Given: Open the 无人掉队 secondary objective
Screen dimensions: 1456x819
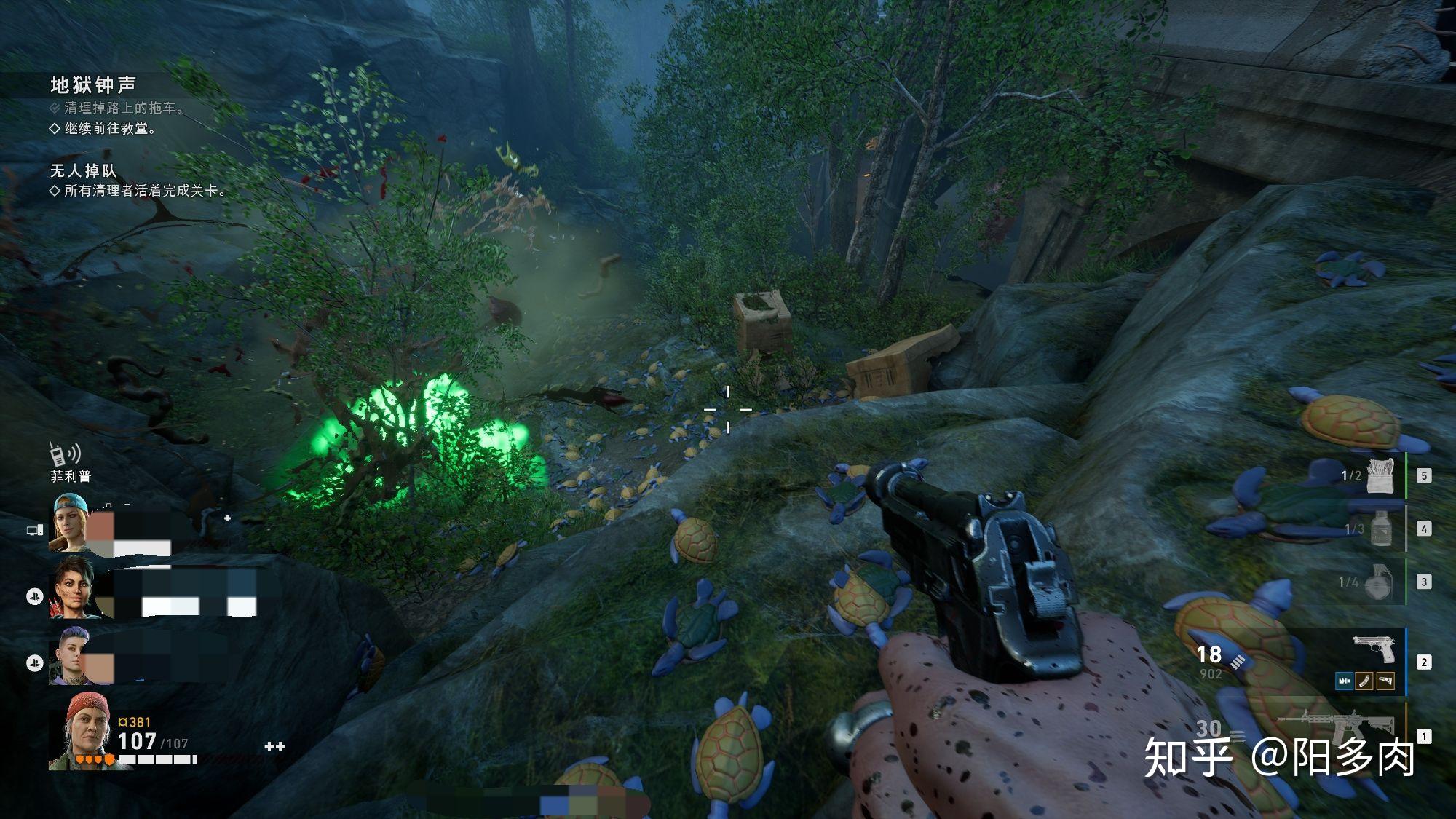Looking at the screenshot, I should [83, 171].
